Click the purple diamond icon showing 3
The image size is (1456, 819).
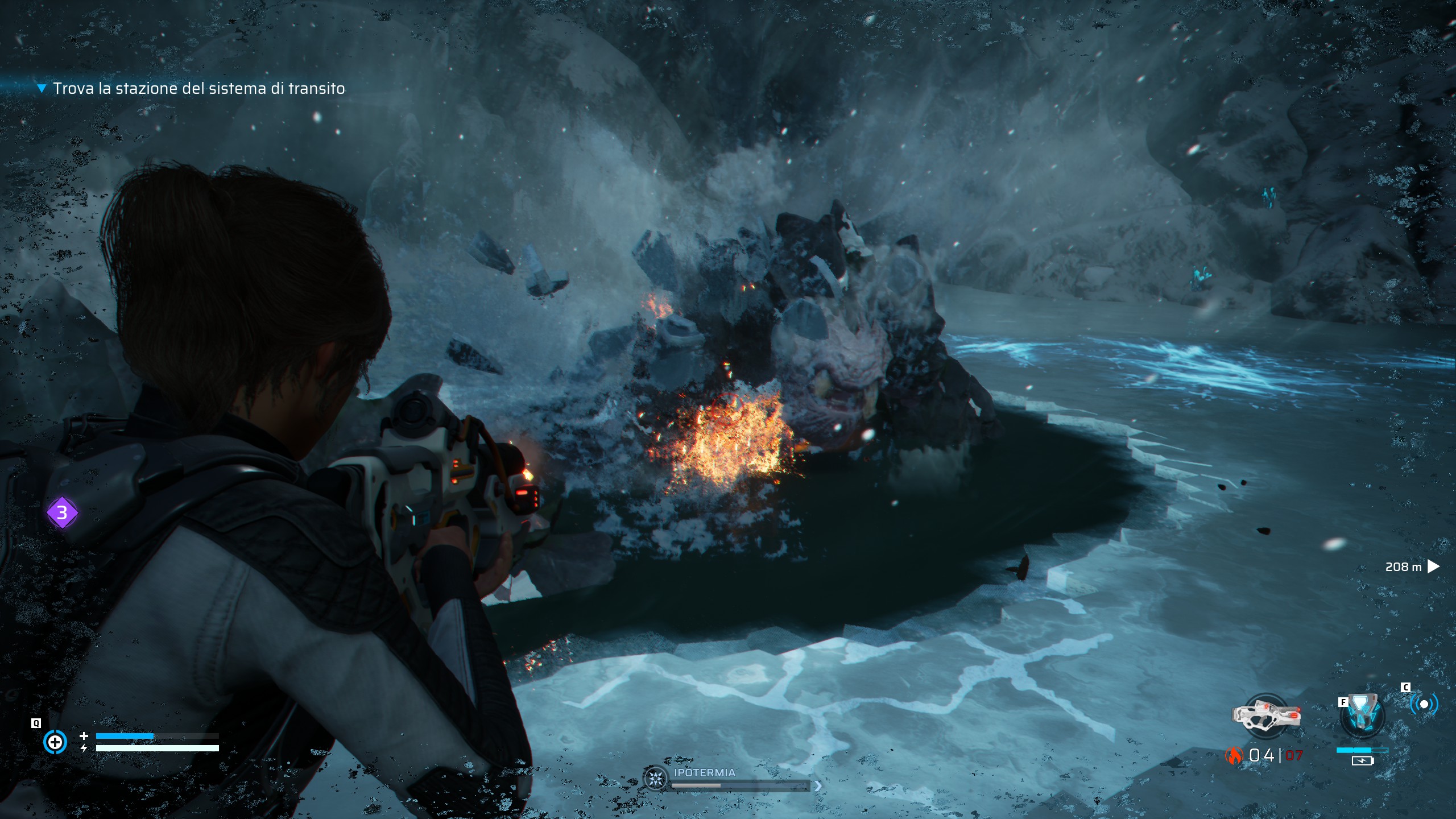(x=62, y=512)
